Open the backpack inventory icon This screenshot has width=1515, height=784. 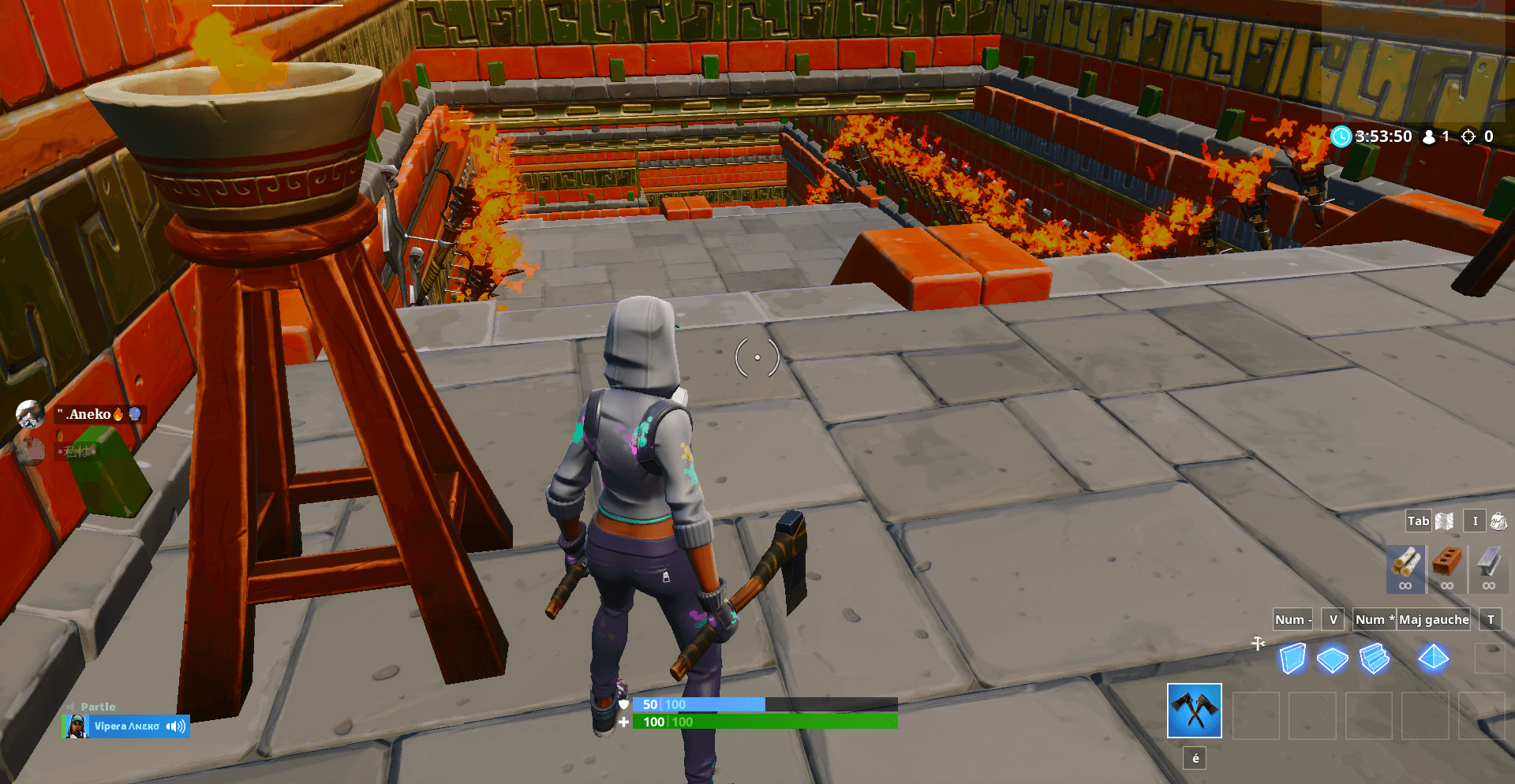[1498, 521]
